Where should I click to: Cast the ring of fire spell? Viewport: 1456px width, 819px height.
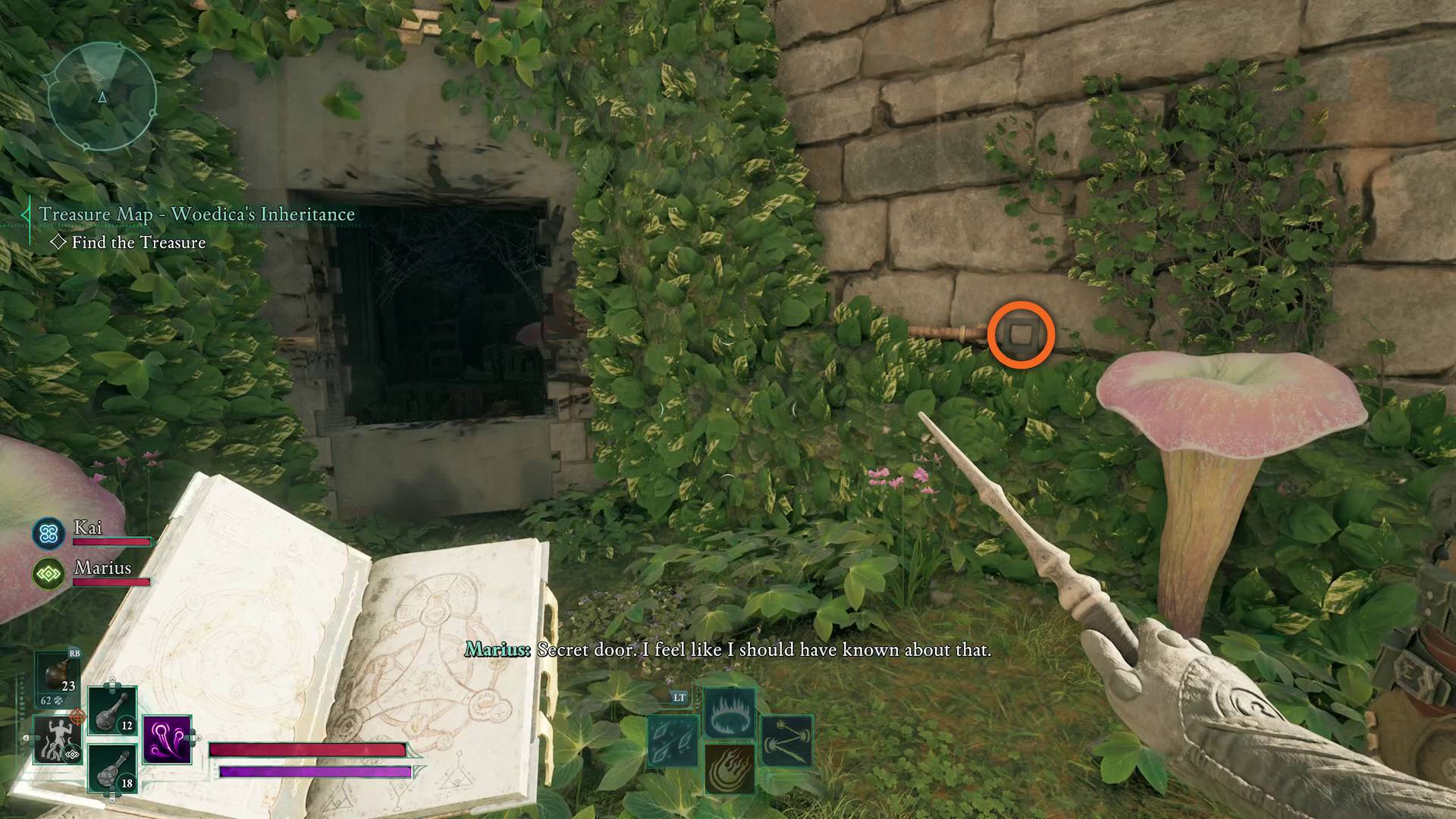click(730, 712)
